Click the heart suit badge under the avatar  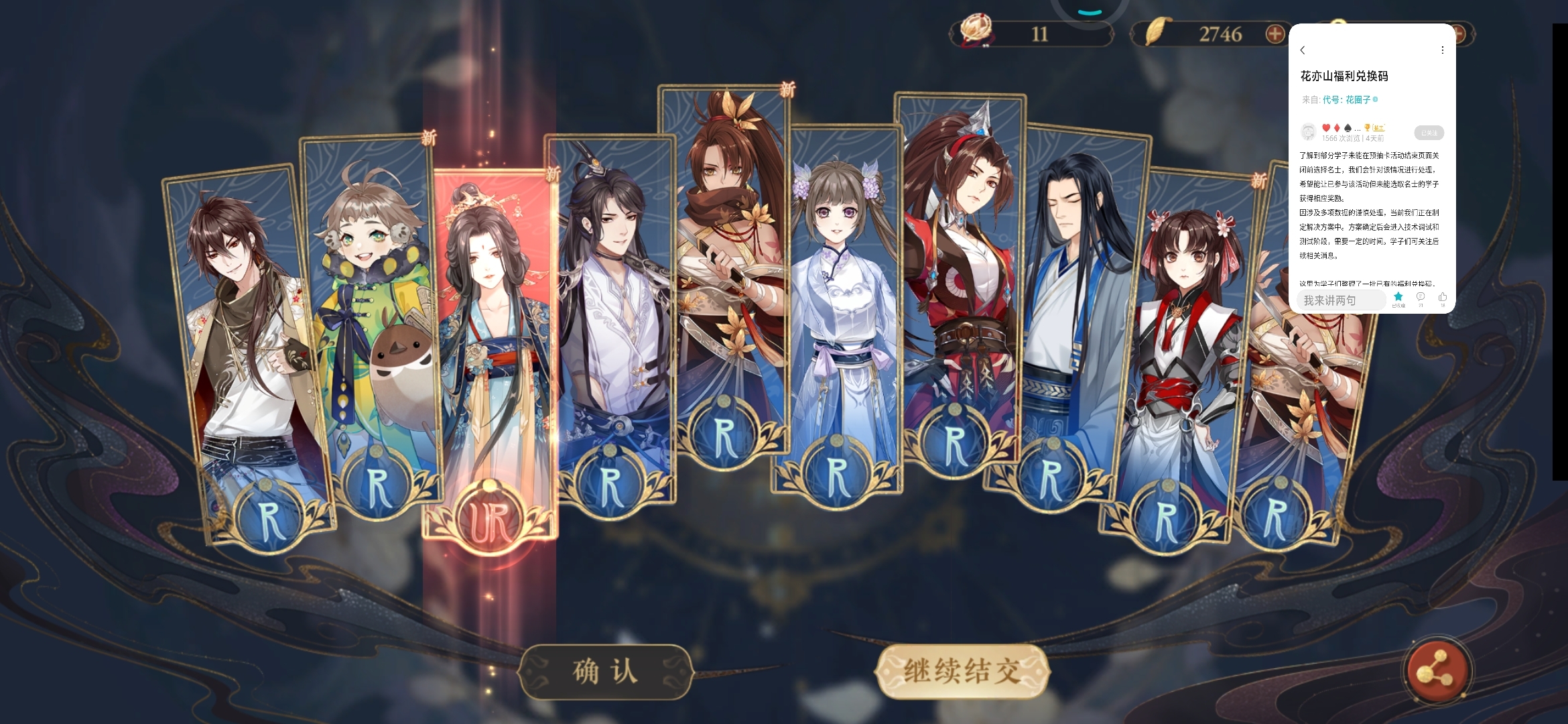pos(1326,129)
